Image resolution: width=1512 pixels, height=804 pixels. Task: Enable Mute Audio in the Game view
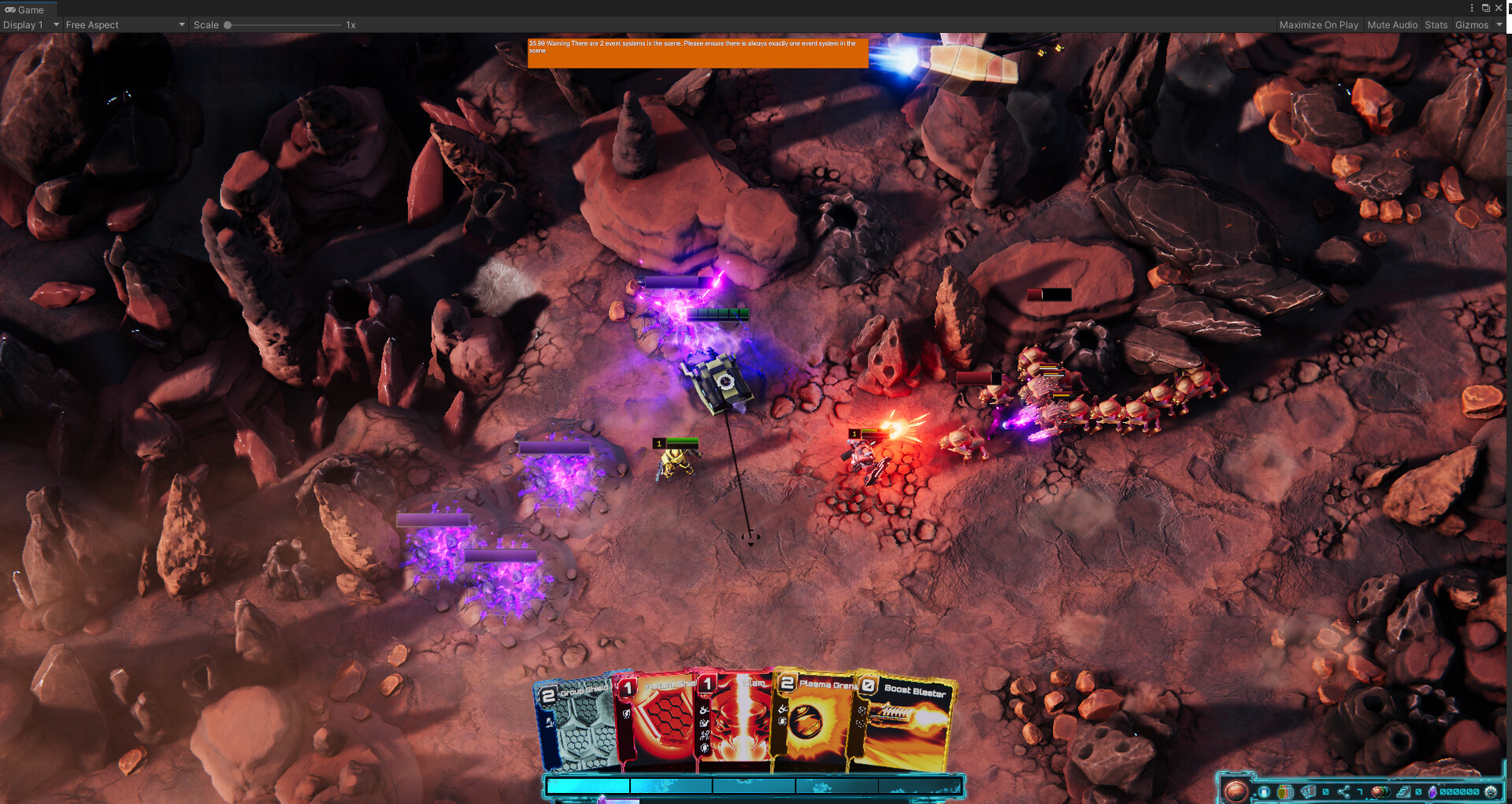[x=1392, y=24]
